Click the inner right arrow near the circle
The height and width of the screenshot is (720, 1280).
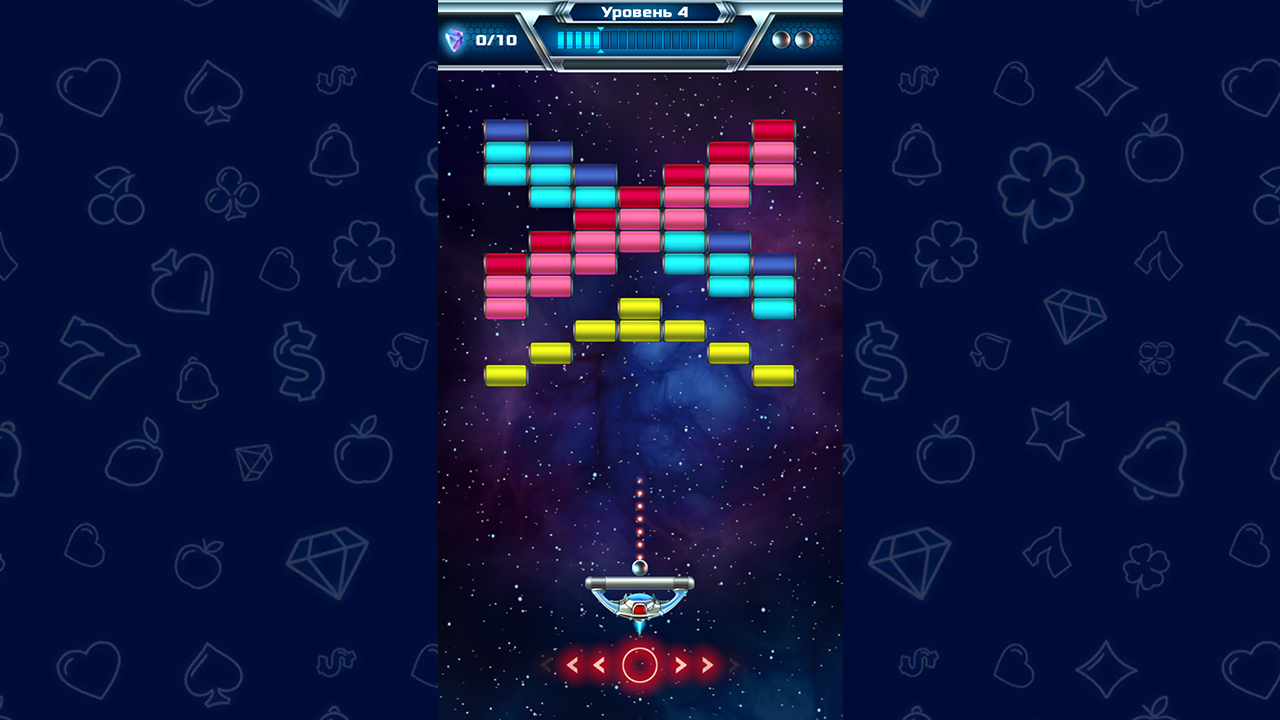[x=681, y=665]
